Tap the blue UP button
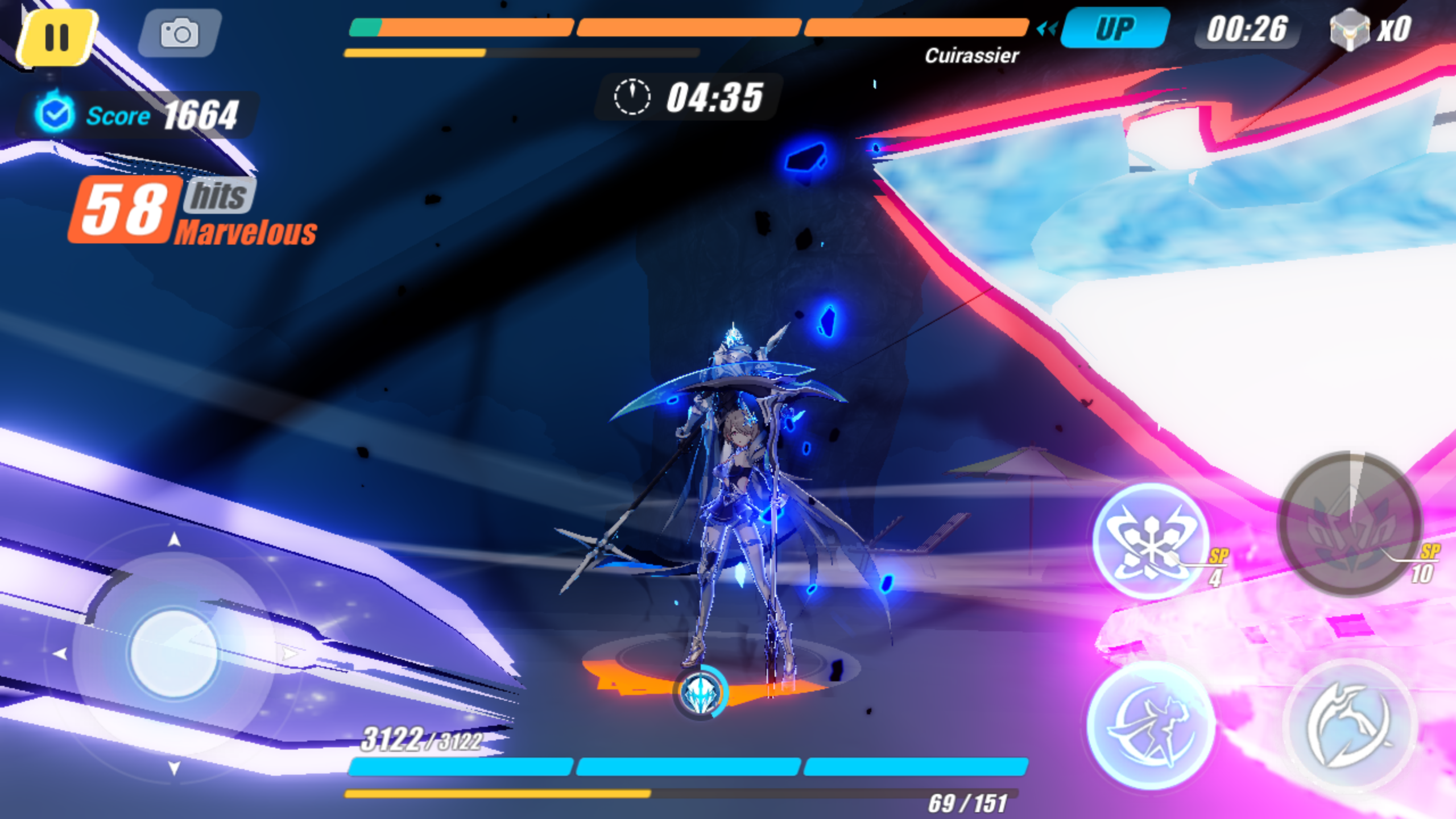The height and width of the screenshot is (819, 1456). point(1114,28)
